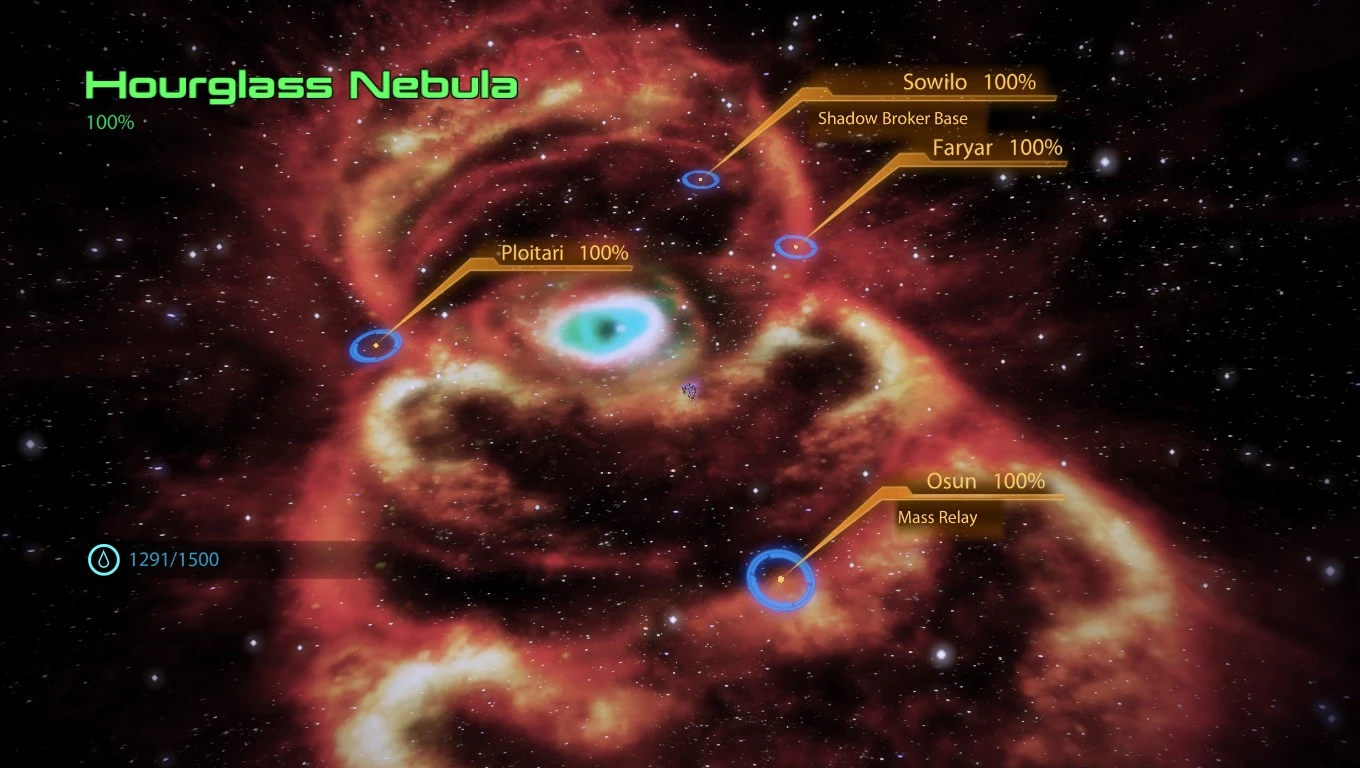The width and height of the screenshot is (1360, 768).
Task: Click the nebula 100% progress text
Action: 108,122
